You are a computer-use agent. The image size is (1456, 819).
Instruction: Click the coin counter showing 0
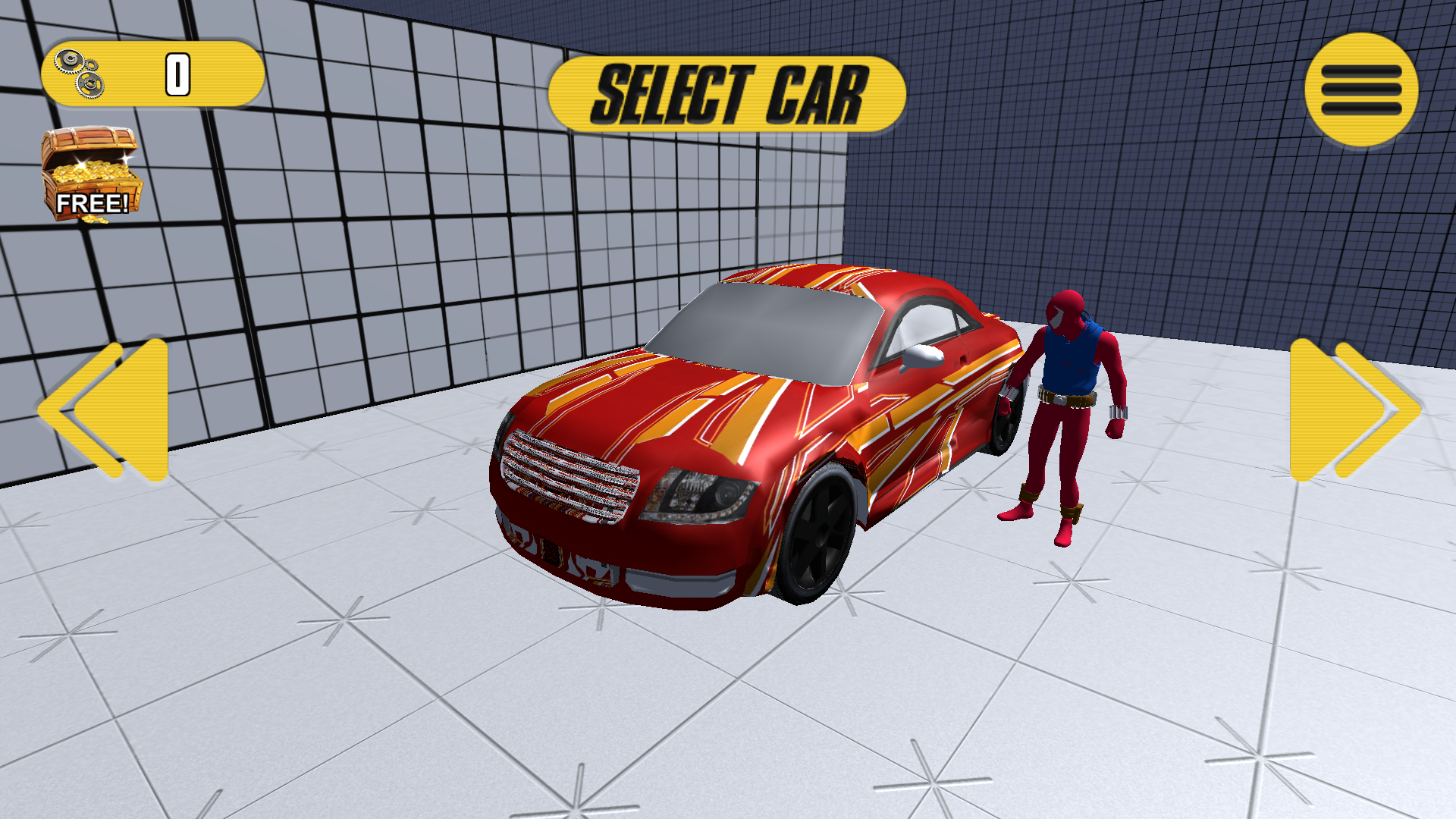(177, 73)
